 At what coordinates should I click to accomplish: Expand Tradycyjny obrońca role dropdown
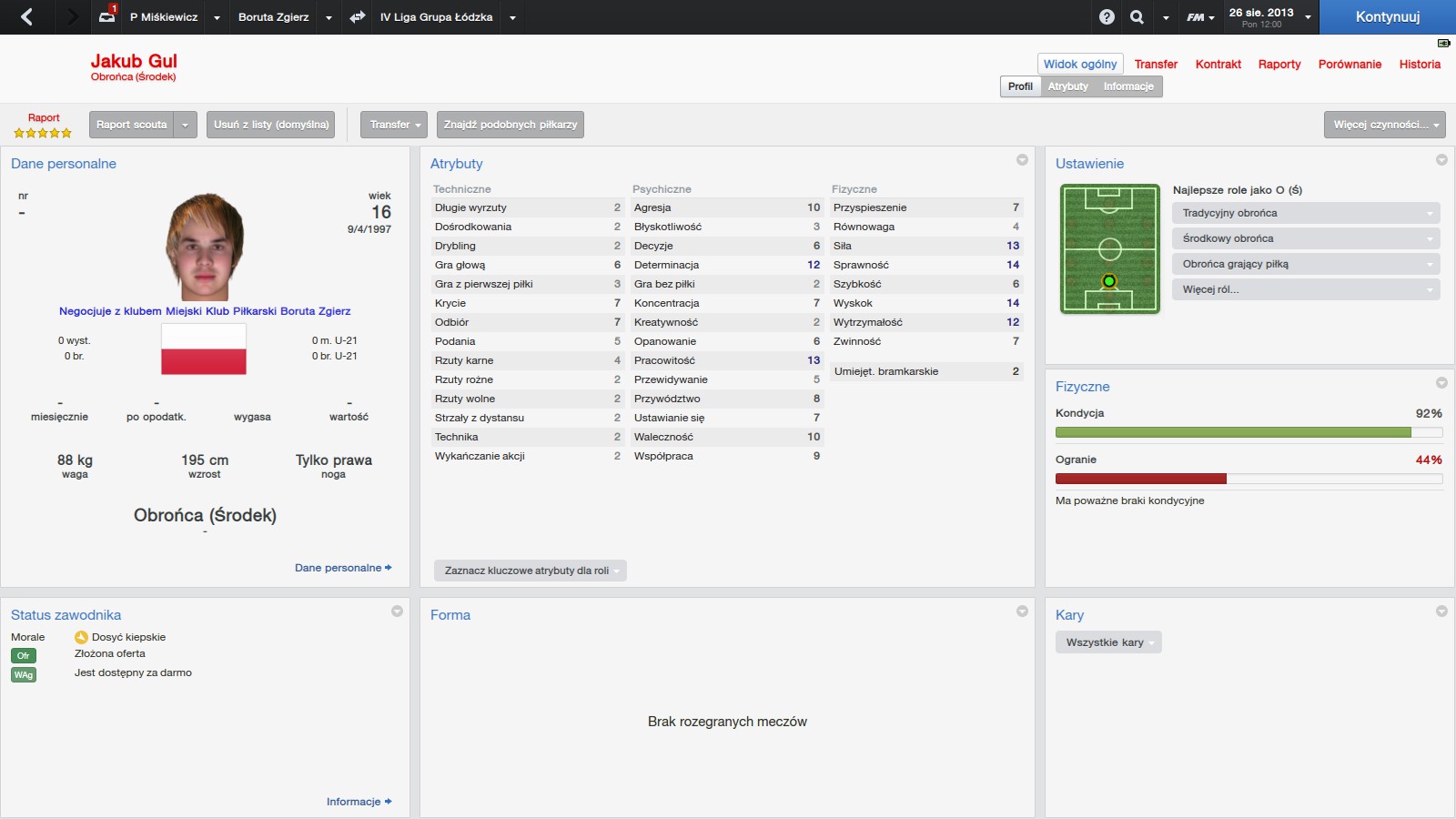pyautogui.click(x=1306, y=213)
